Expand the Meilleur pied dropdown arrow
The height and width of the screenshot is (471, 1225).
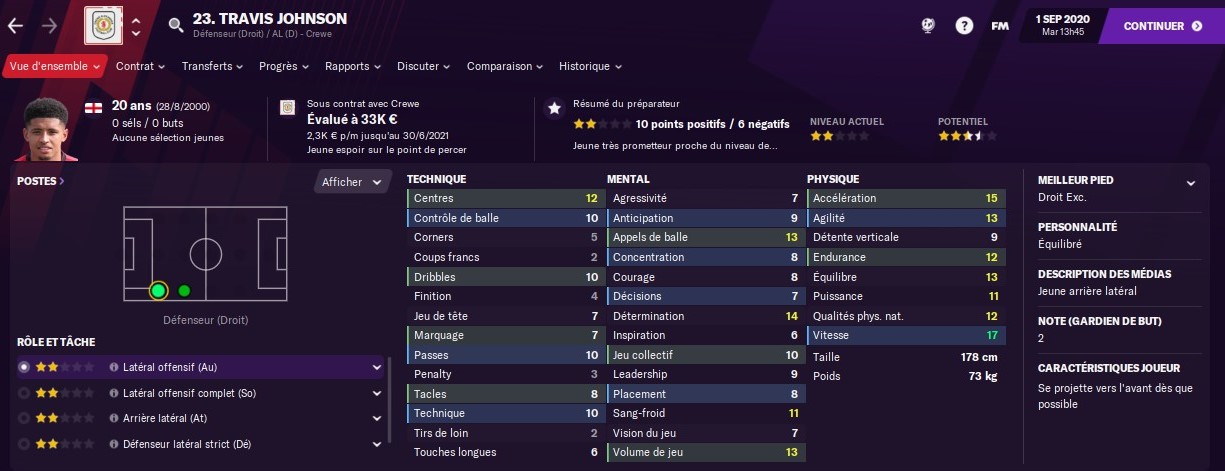tap(1190, 183)
